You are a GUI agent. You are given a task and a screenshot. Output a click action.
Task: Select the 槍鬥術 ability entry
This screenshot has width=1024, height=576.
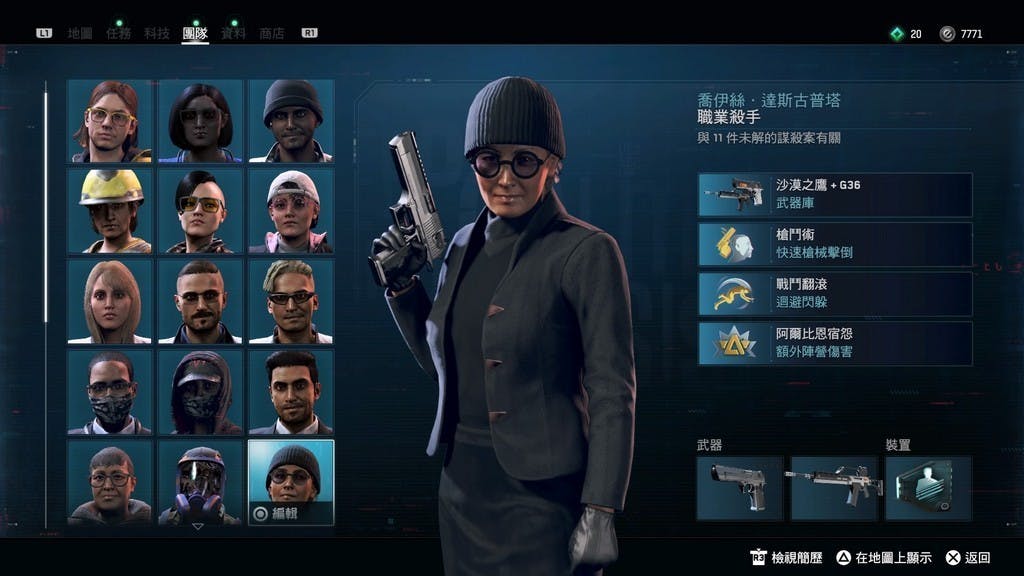[x=835, y=244]
